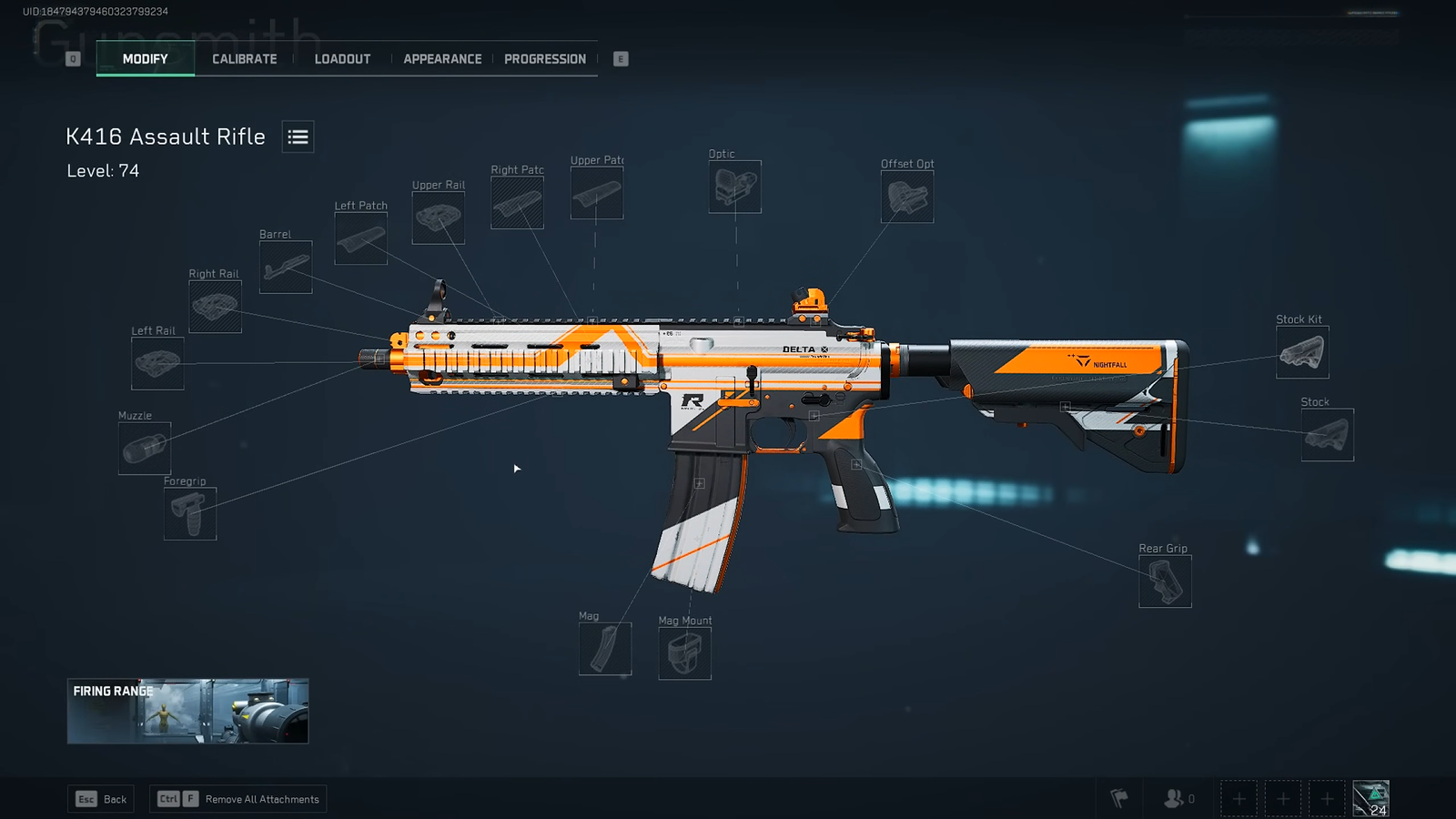Viewport: 1456px width, 819px height.
Task: Switch to the Calibrate tab
Action: coord(244,59)
